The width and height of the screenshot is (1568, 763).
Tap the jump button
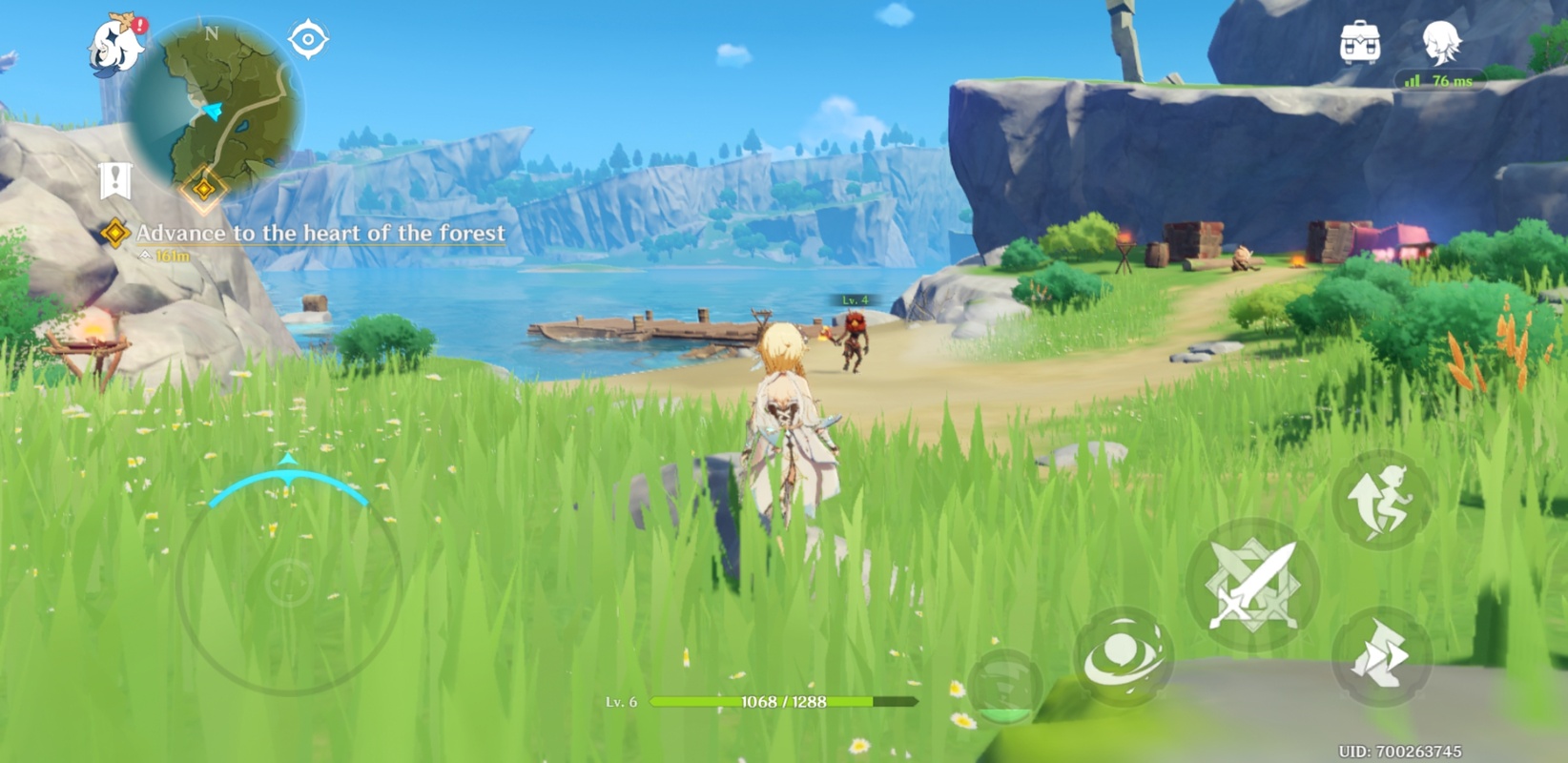point(1380,501)
